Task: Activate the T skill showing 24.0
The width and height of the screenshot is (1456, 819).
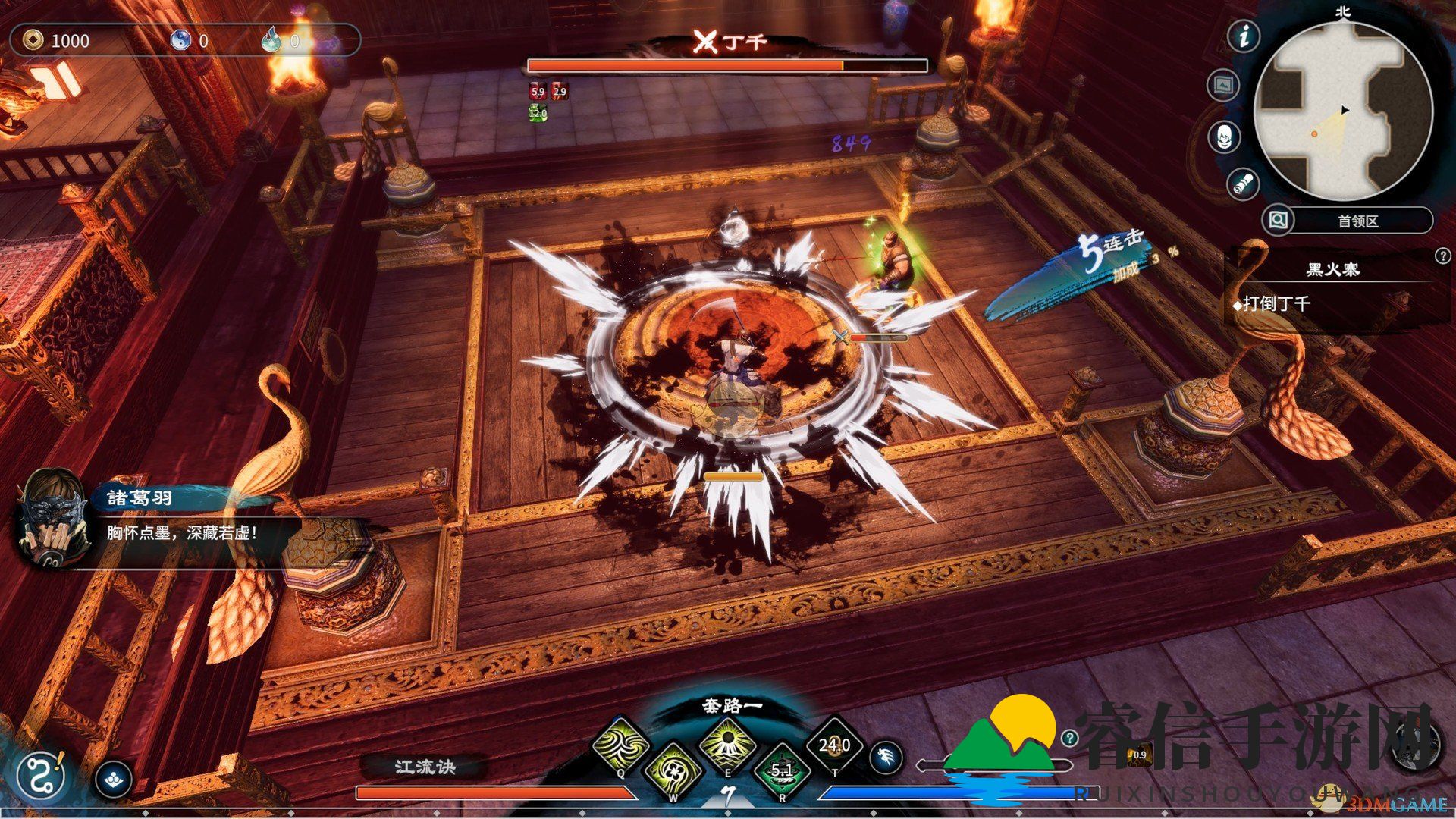Action: coord(834,746)
